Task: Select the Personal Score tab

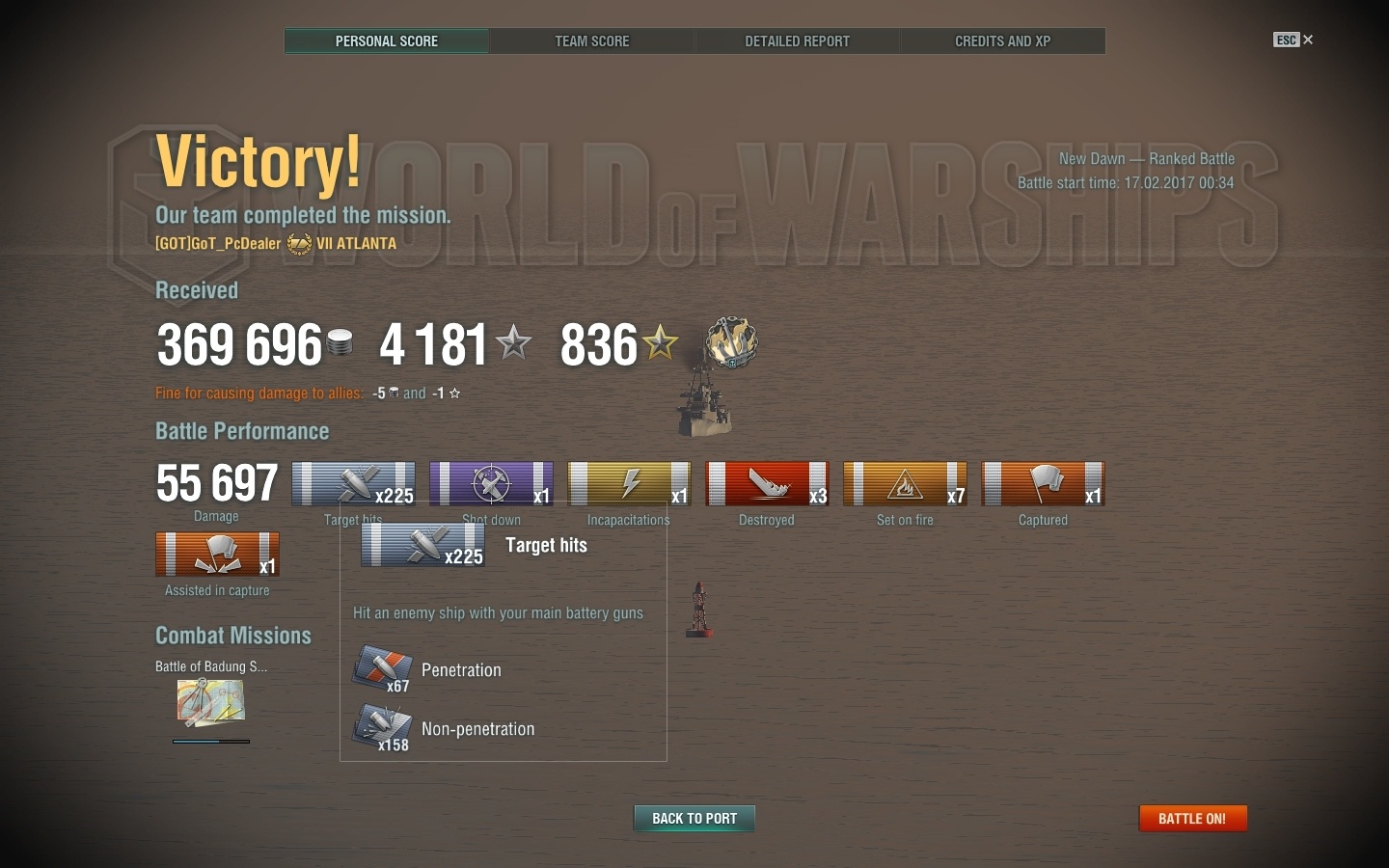Action: pyautogui.click(x=387, y=41)
